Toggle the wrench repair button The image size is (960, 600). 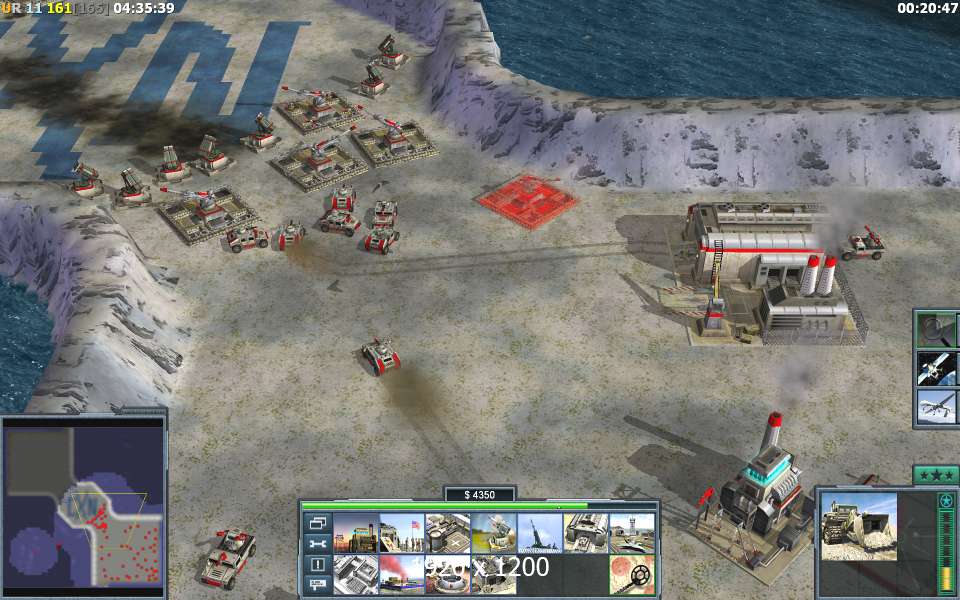[318, 544]
